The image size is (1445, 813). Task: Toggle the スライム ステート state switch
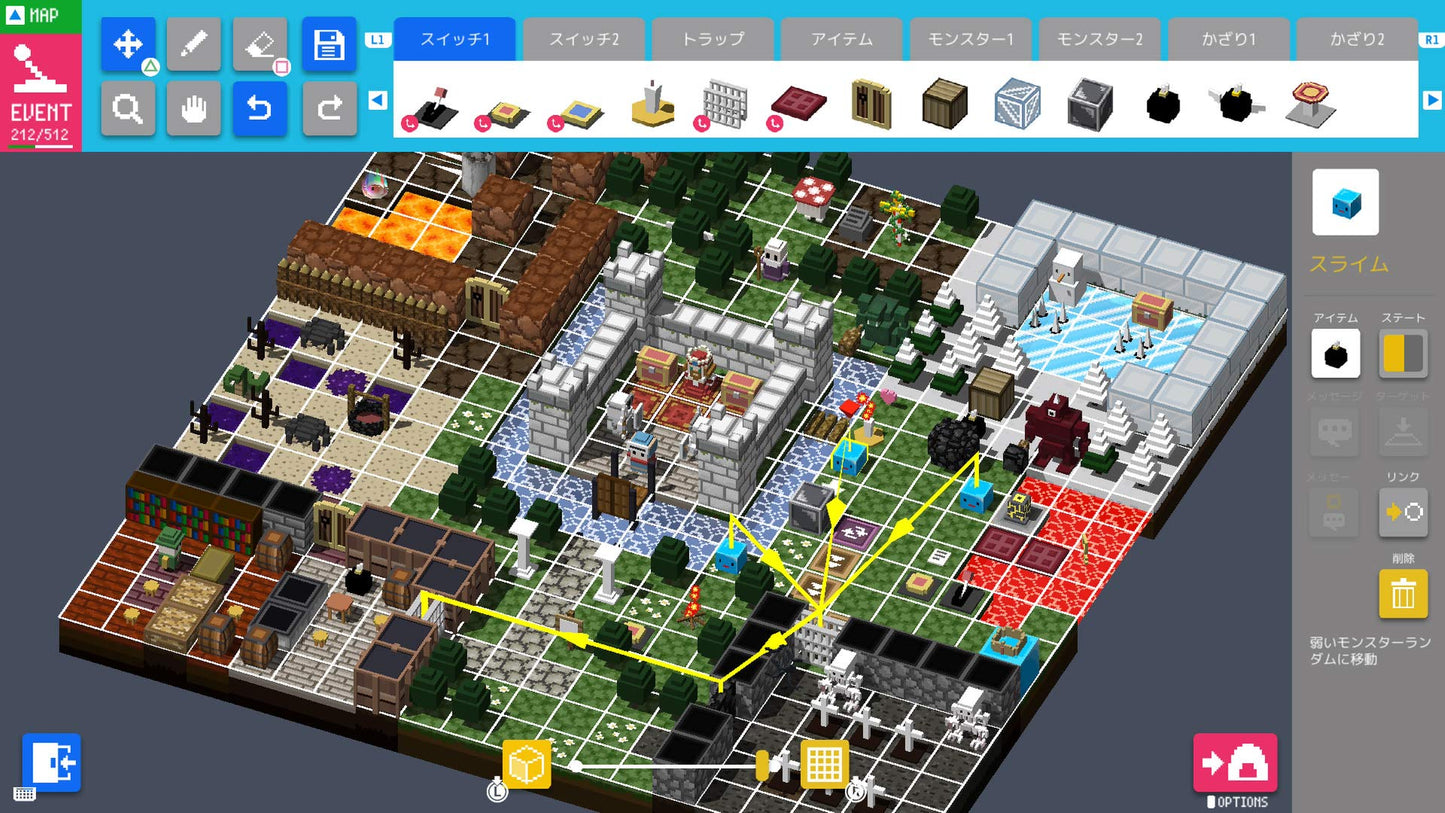coord(1402,353)
